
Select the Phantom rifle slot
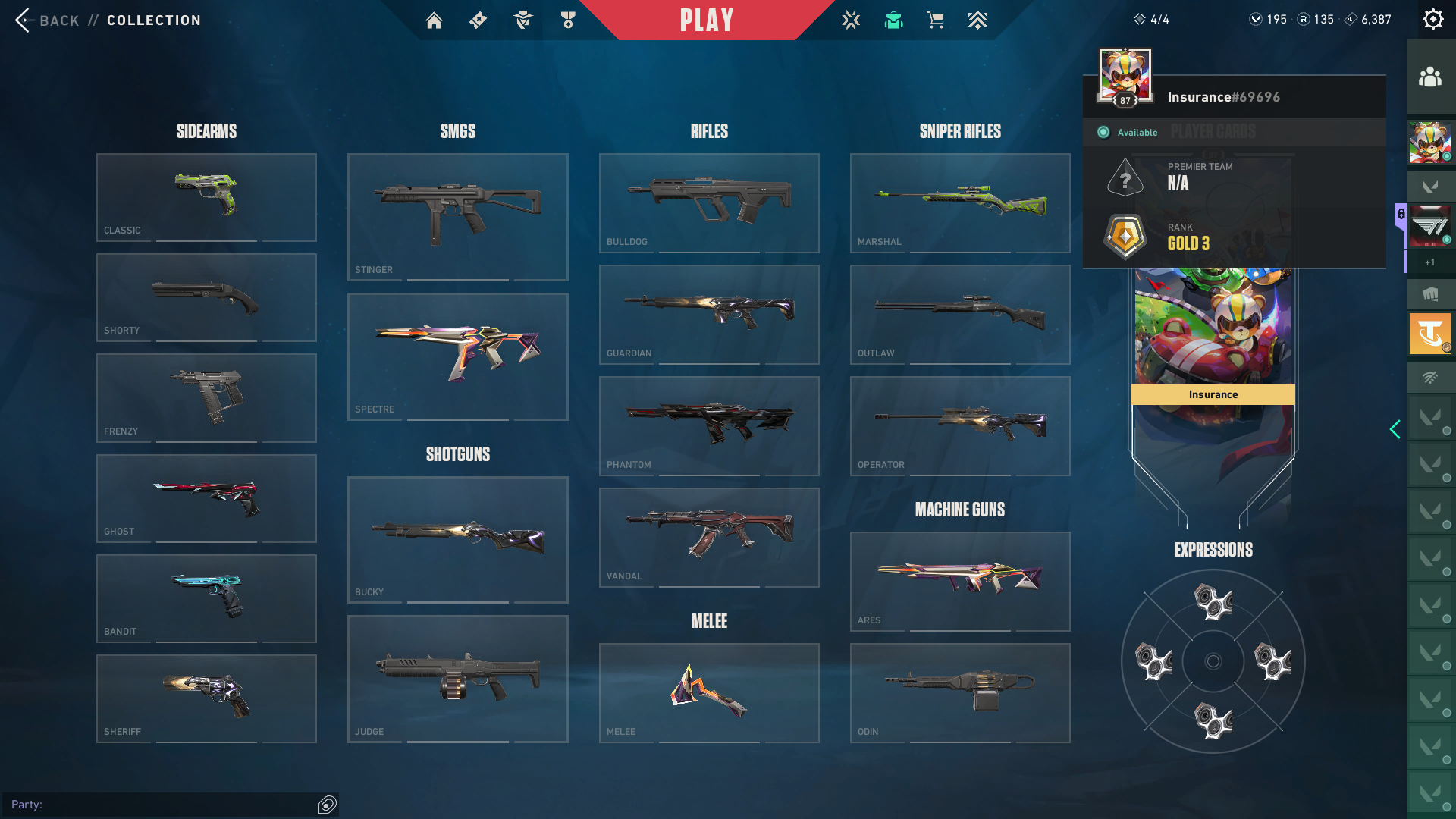[x=709, y=425]
